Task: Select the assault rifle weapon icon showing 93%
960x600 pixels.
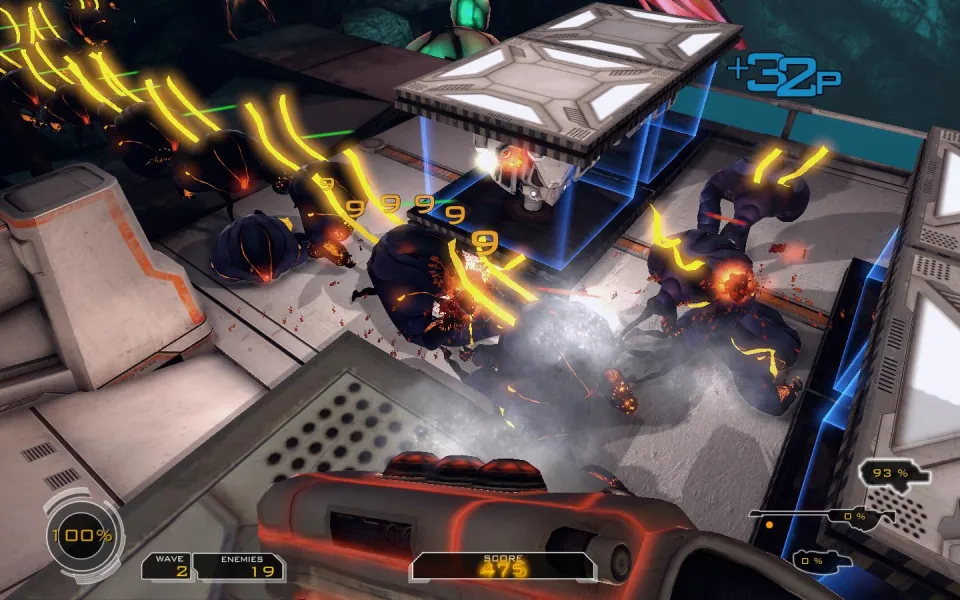Action: point(894,473)
